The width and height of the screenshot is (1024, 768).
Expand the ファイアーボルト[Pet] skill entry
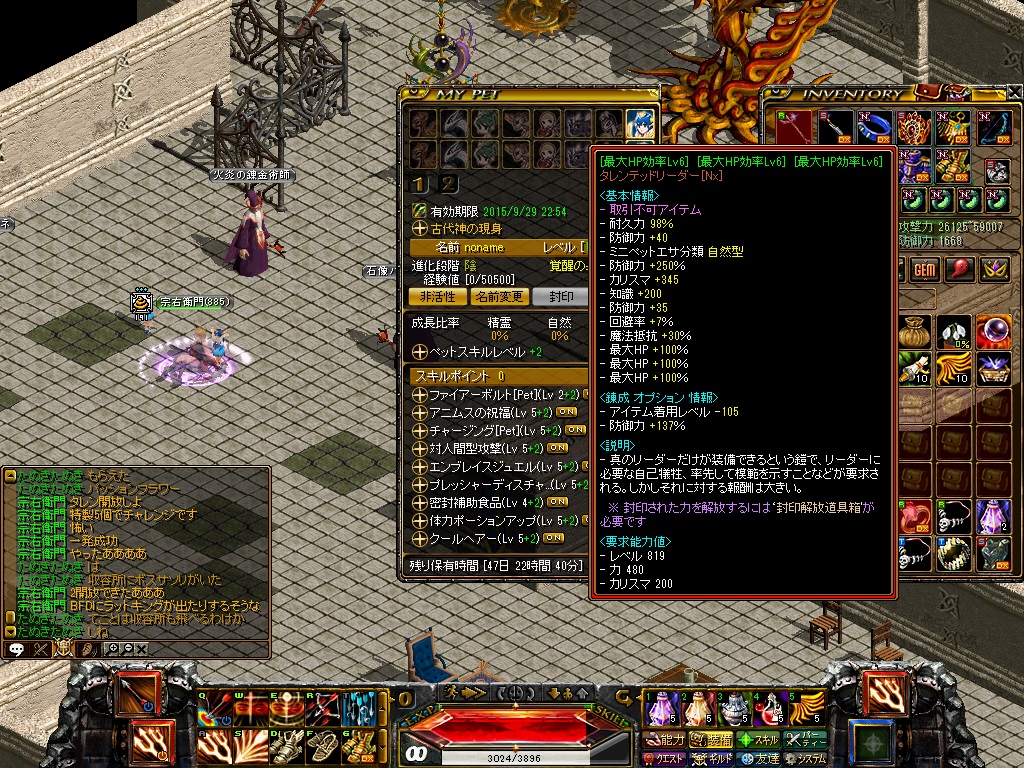point(419,395)
